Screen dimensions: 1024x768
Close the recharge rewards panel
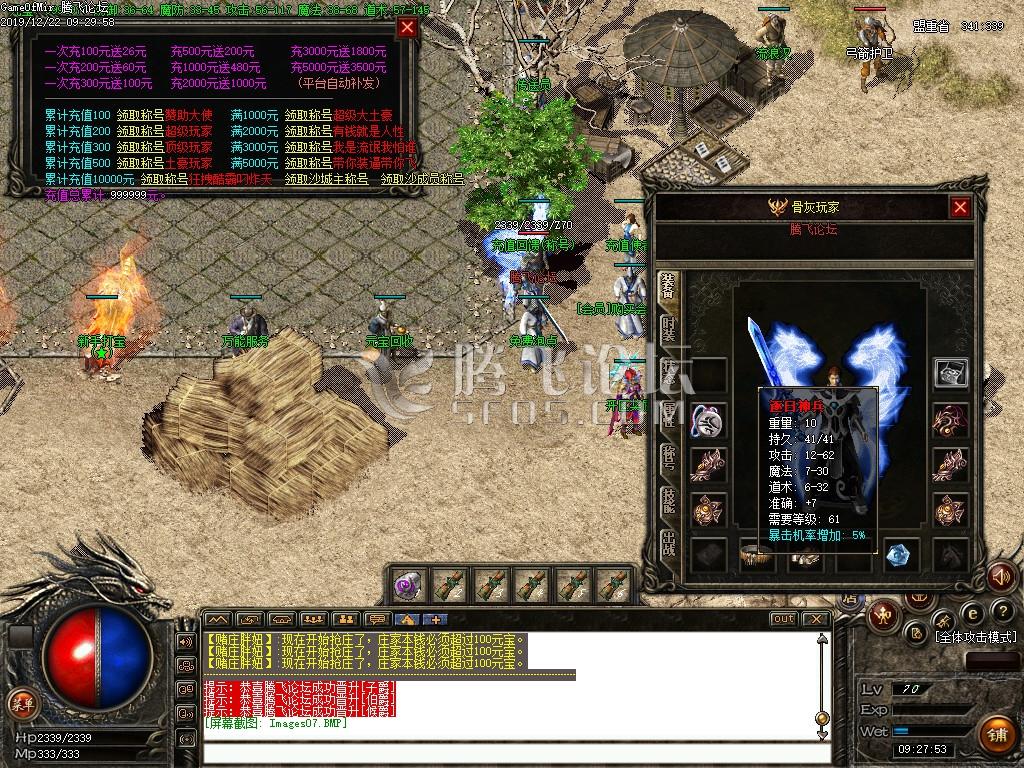pyautogui.click(x=407, y=28)
